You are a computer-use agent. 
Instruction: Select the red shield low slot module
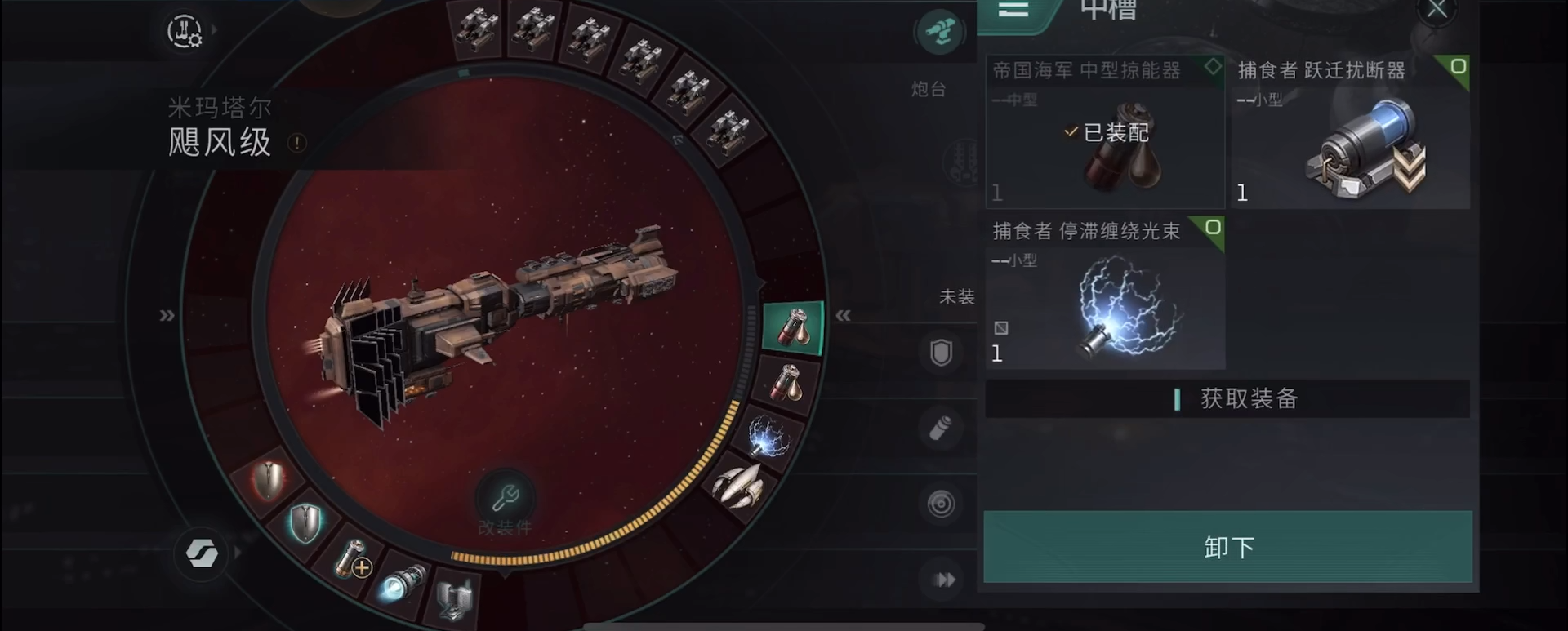pos(269,480)
